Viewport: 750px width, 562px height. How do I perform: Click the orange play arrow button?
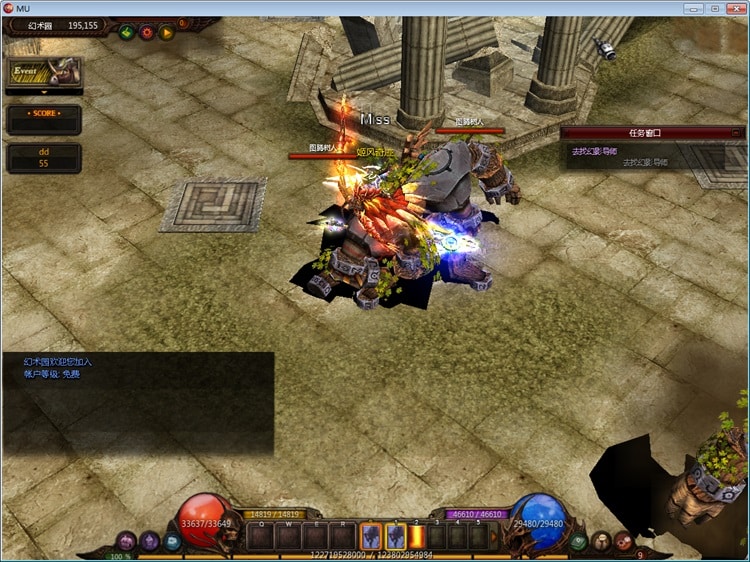[x=167, y=32]
